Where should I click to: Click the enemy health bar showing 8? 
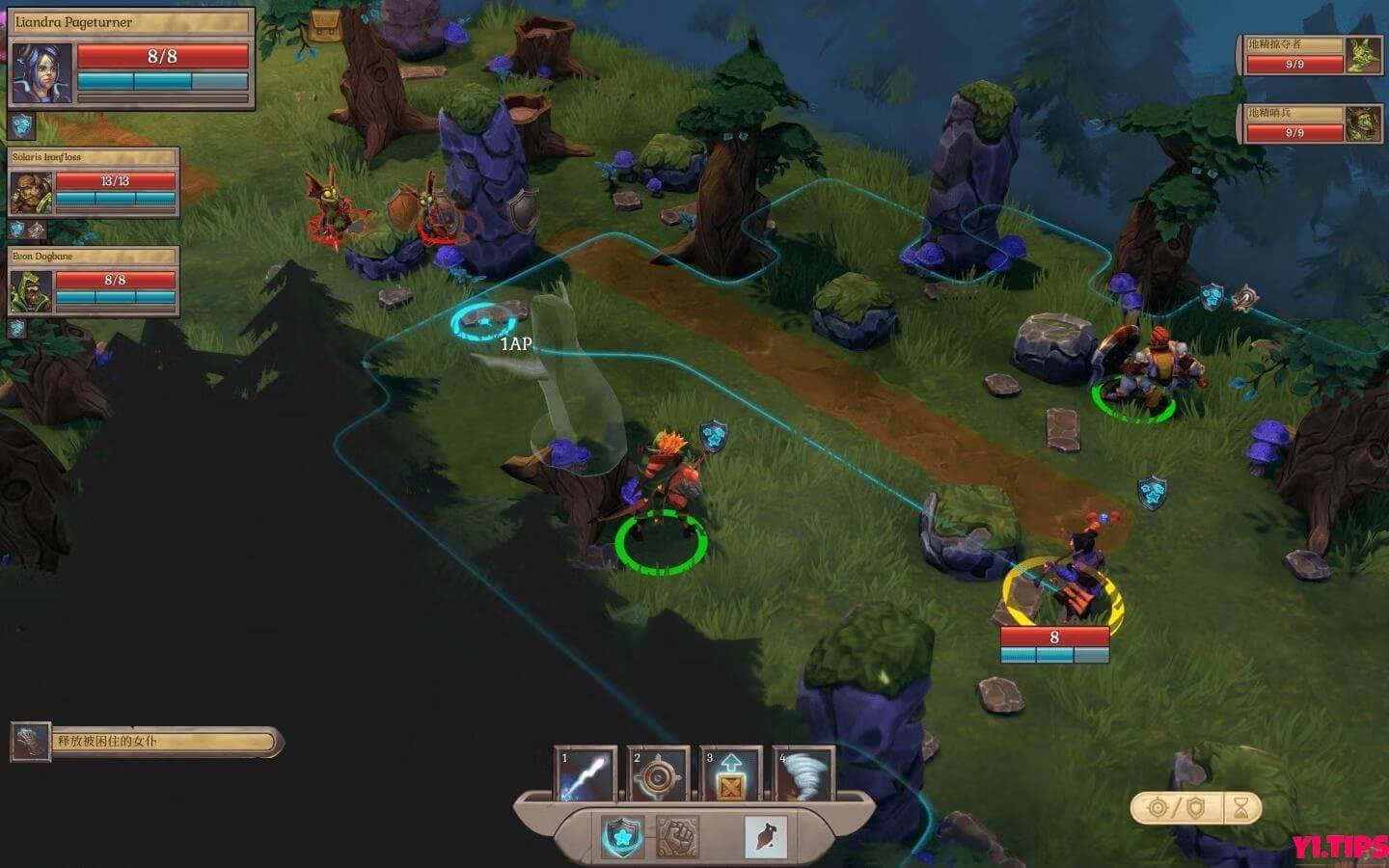click(1054, 637)
